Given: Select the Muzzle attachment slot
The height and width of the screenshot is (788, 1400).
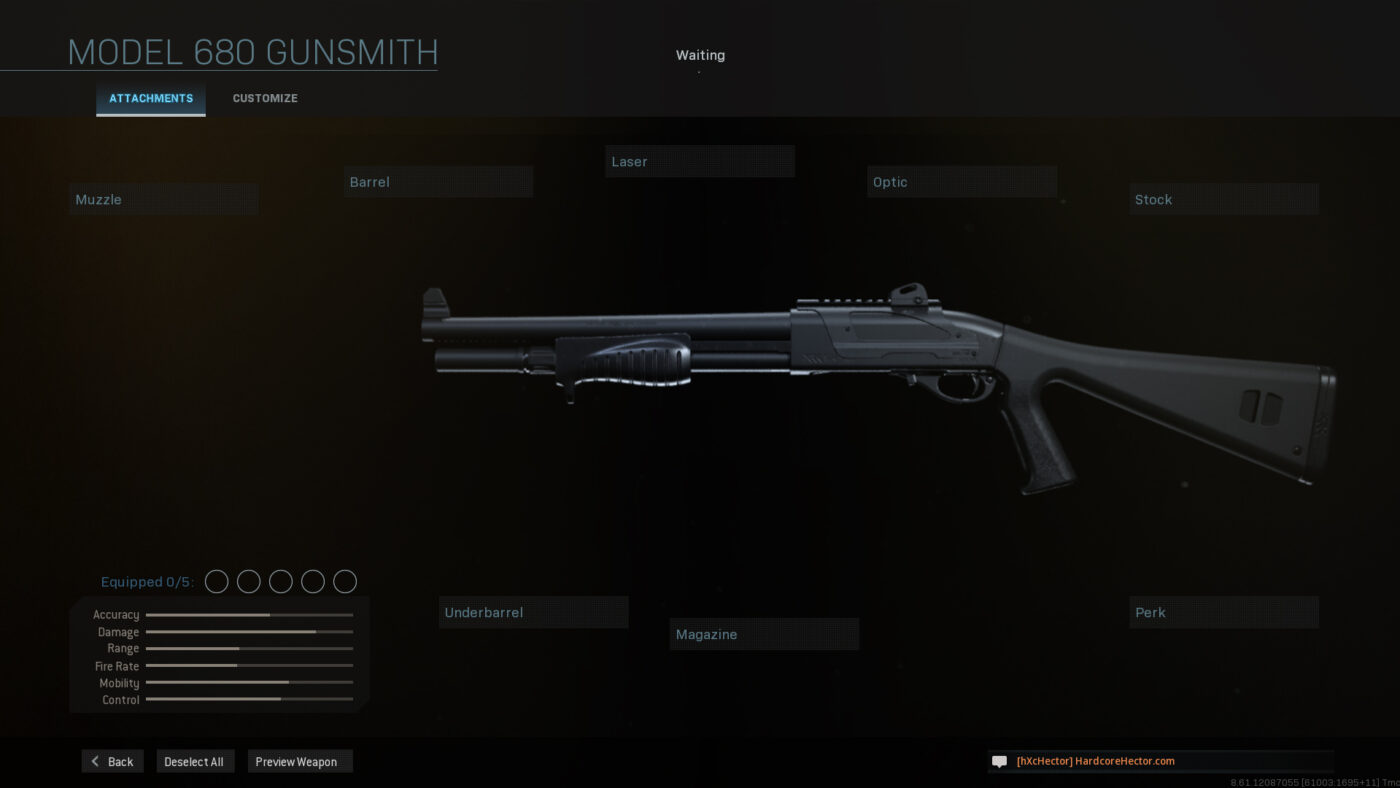Looking at the screenshot, I should pyautogui.click(x=164, y=199).
